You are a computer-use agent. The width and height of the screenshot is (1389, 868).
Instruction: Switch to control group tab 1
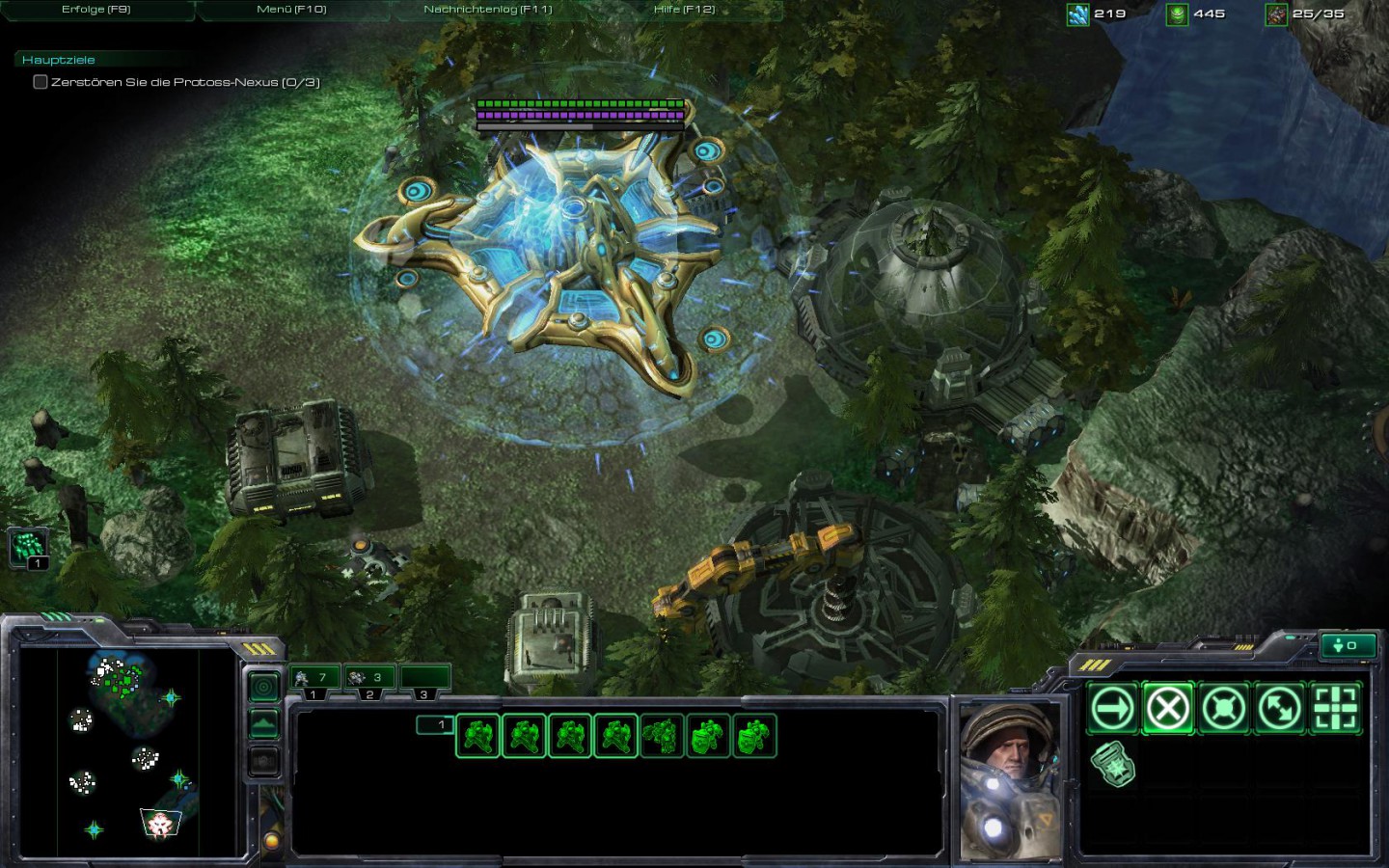click(x=315, y=677)
